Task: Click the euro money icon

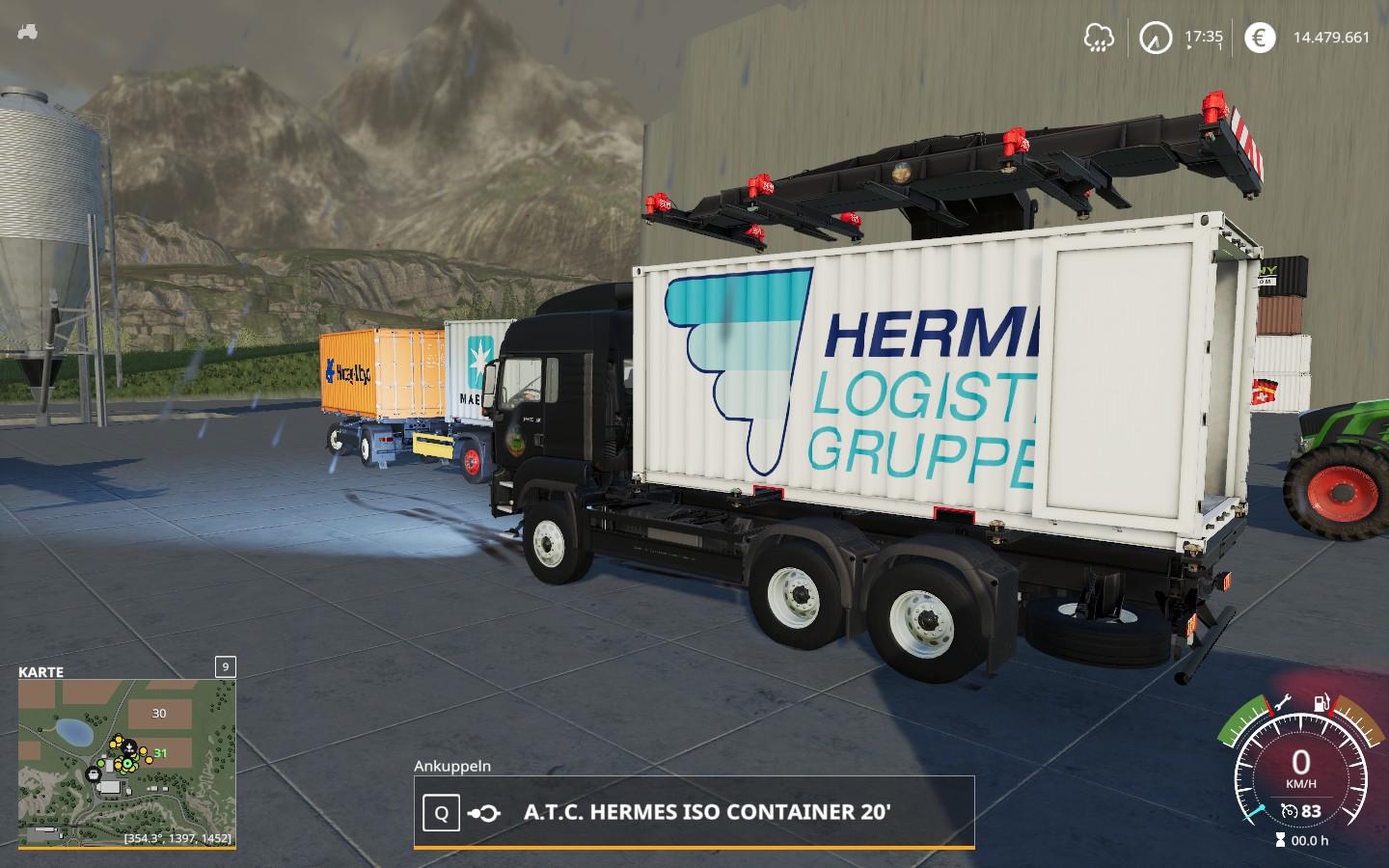Action: [x=1259, y=38]
